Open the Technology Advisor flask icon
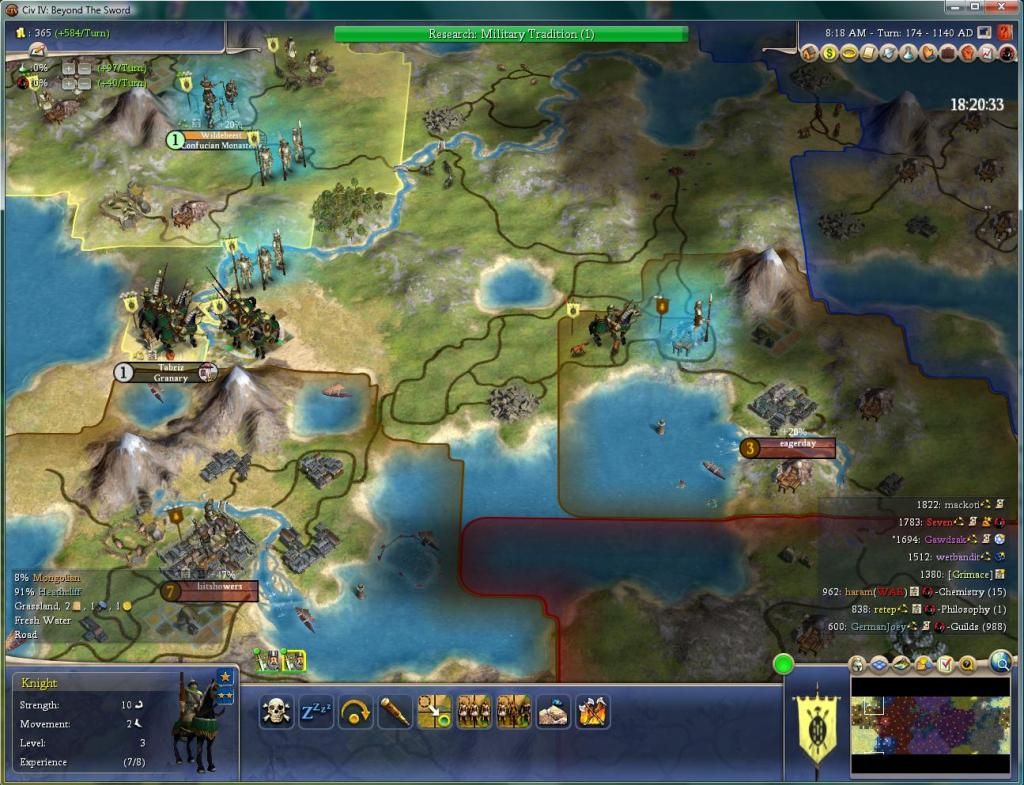The image size is (1024, 785). 905,53
